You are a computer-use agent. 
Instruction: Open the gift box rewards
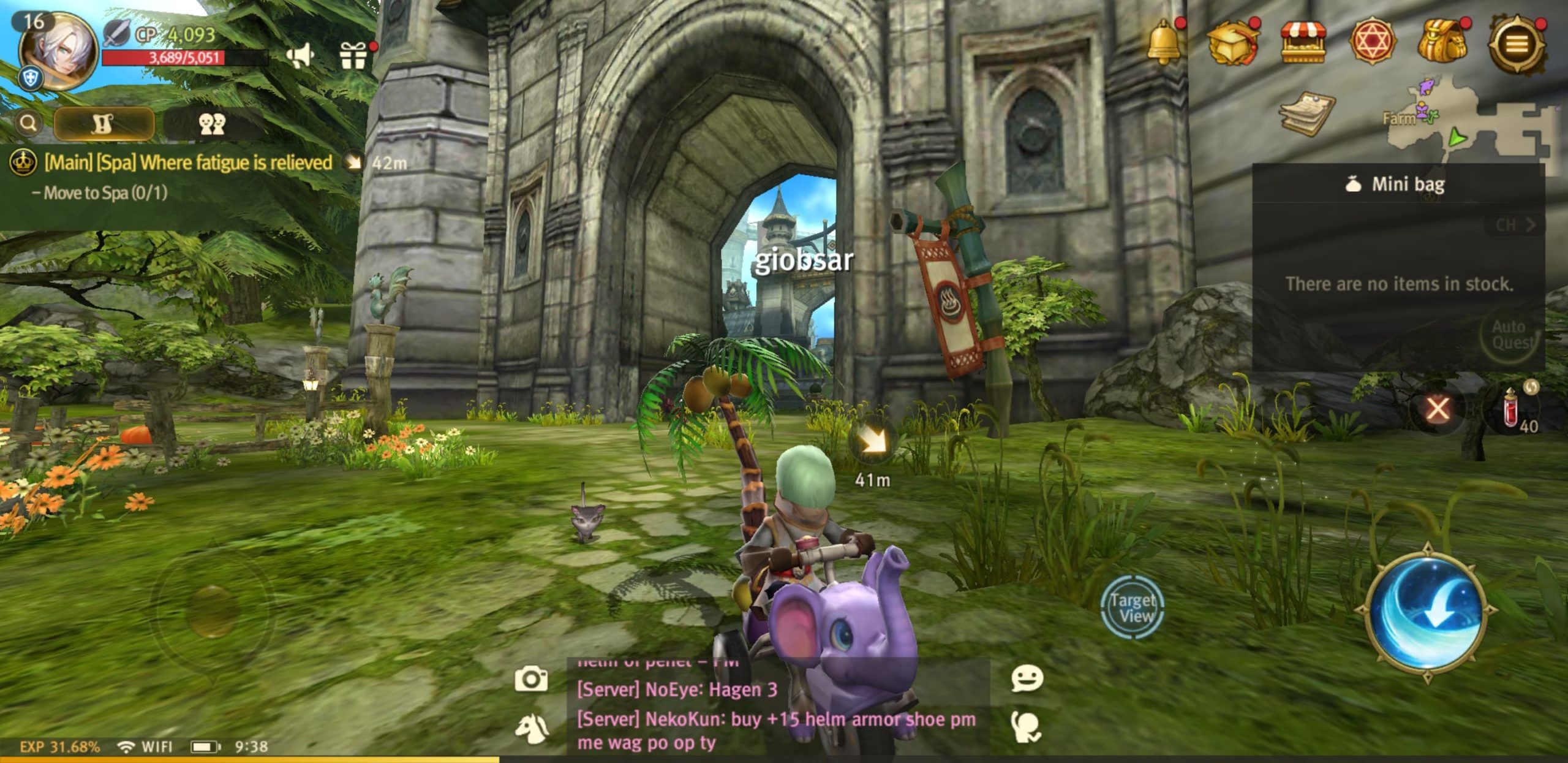click(353, 56)
